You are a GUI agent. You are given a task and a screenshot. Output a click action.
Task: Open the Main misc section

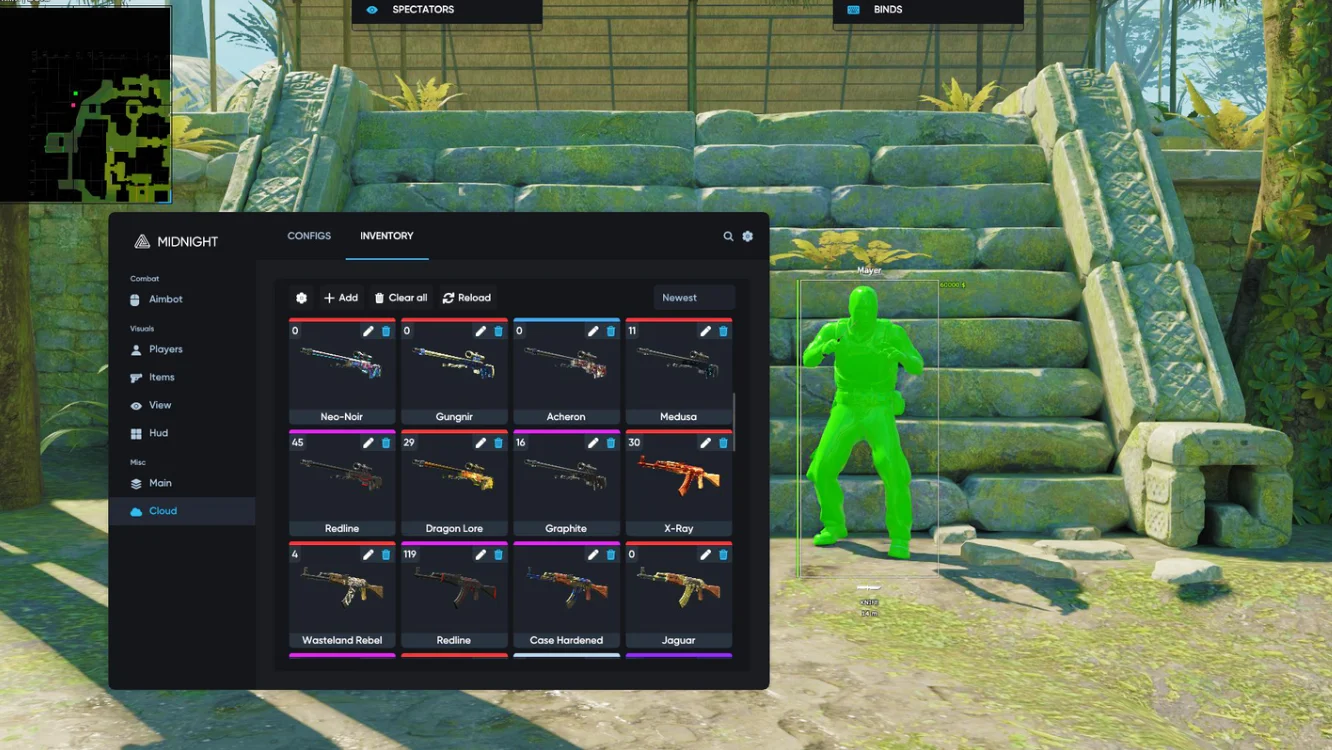pos(160,483)
